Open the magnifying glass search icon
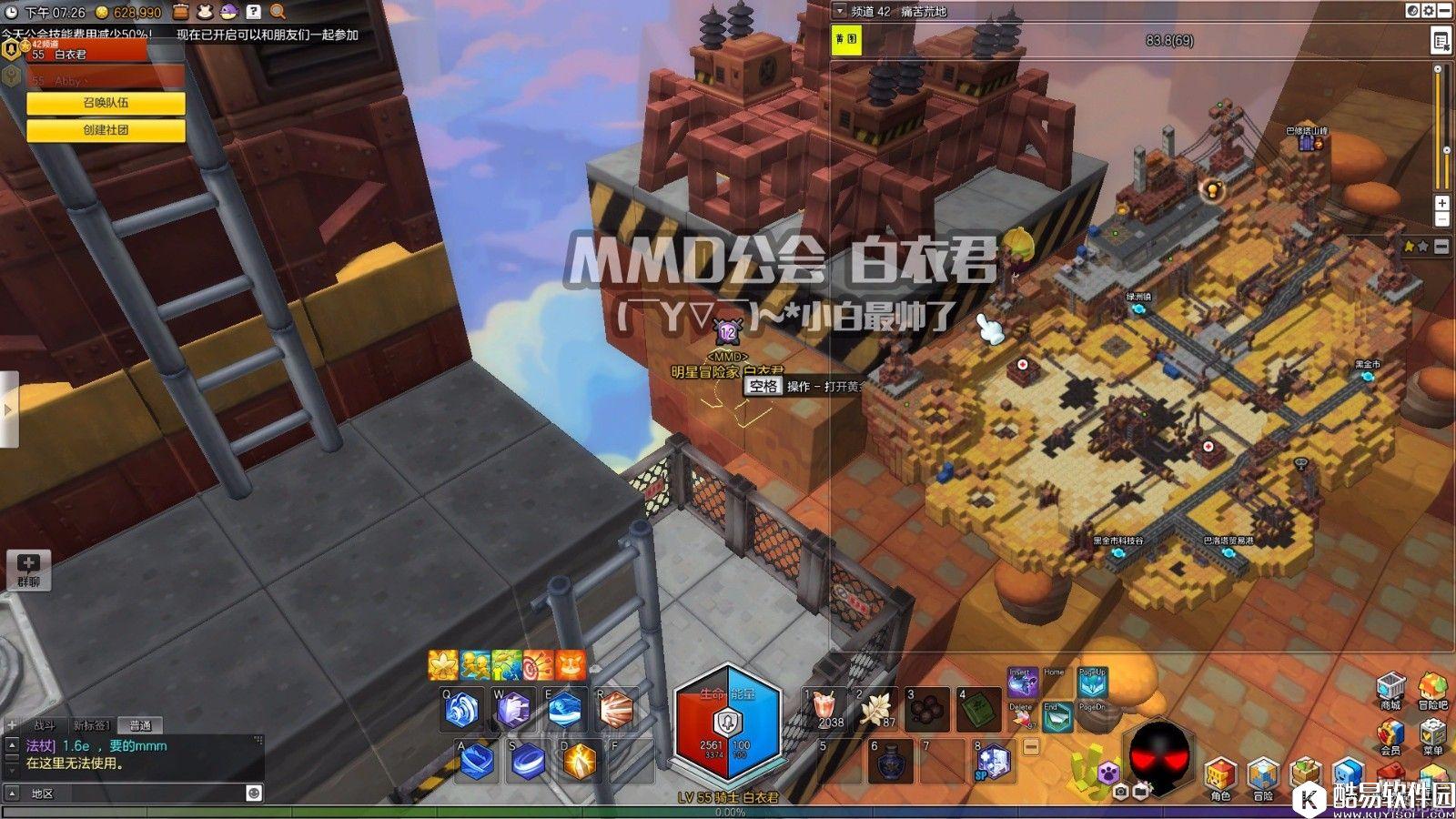The height and width of the screenshot is (819, 1456). 278,12
